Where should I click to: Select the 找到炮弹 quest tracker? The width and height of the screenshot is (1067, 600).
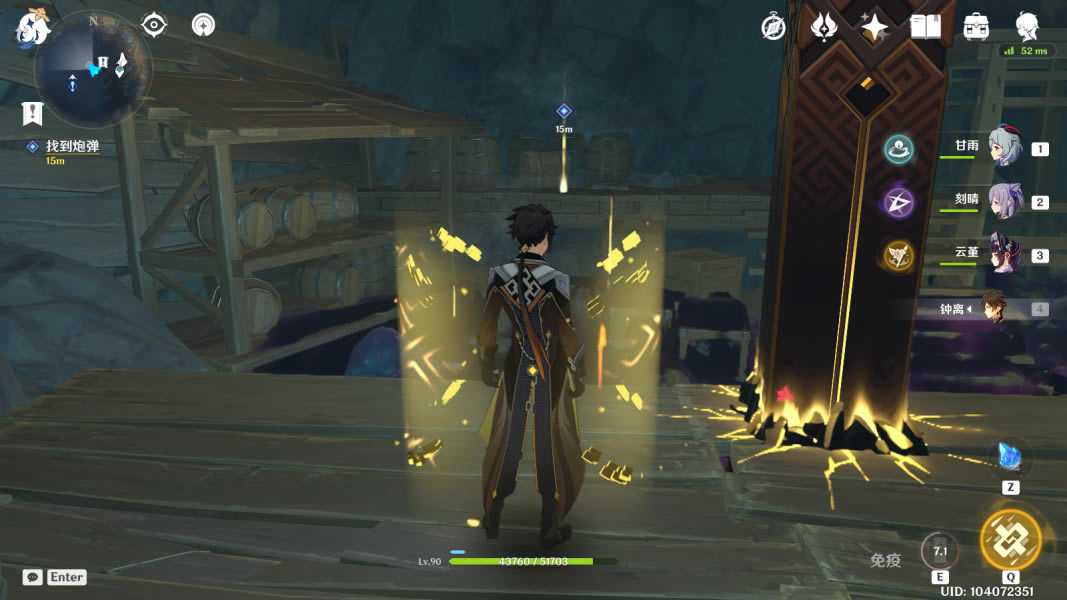point(72,147)
